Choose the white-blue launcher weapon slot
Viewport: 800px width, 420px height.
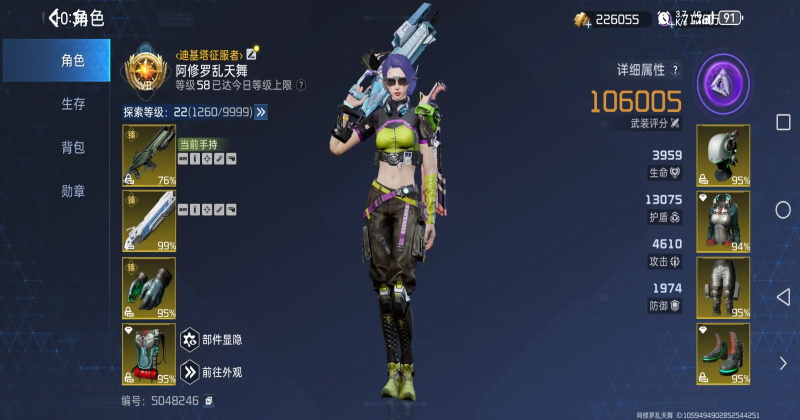(x=149, y=221)
